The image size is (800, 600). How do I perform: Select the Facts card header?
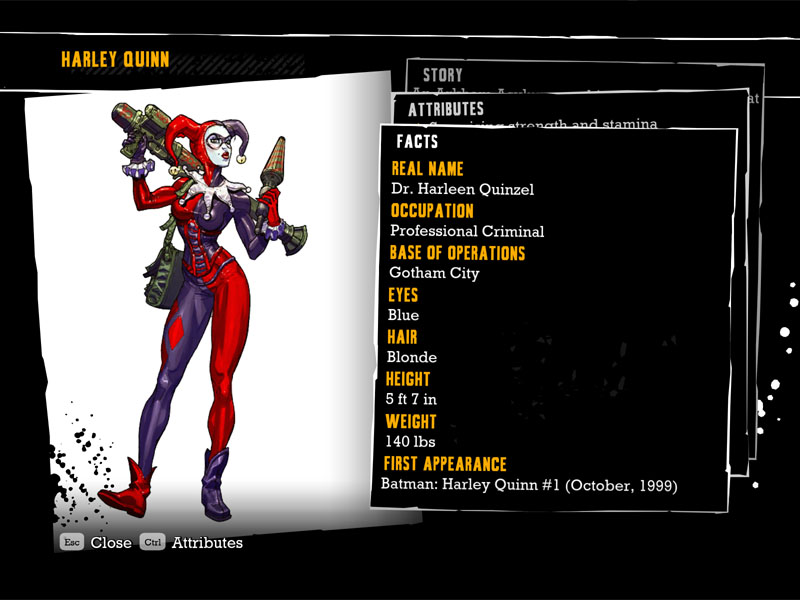click(417, 142)
